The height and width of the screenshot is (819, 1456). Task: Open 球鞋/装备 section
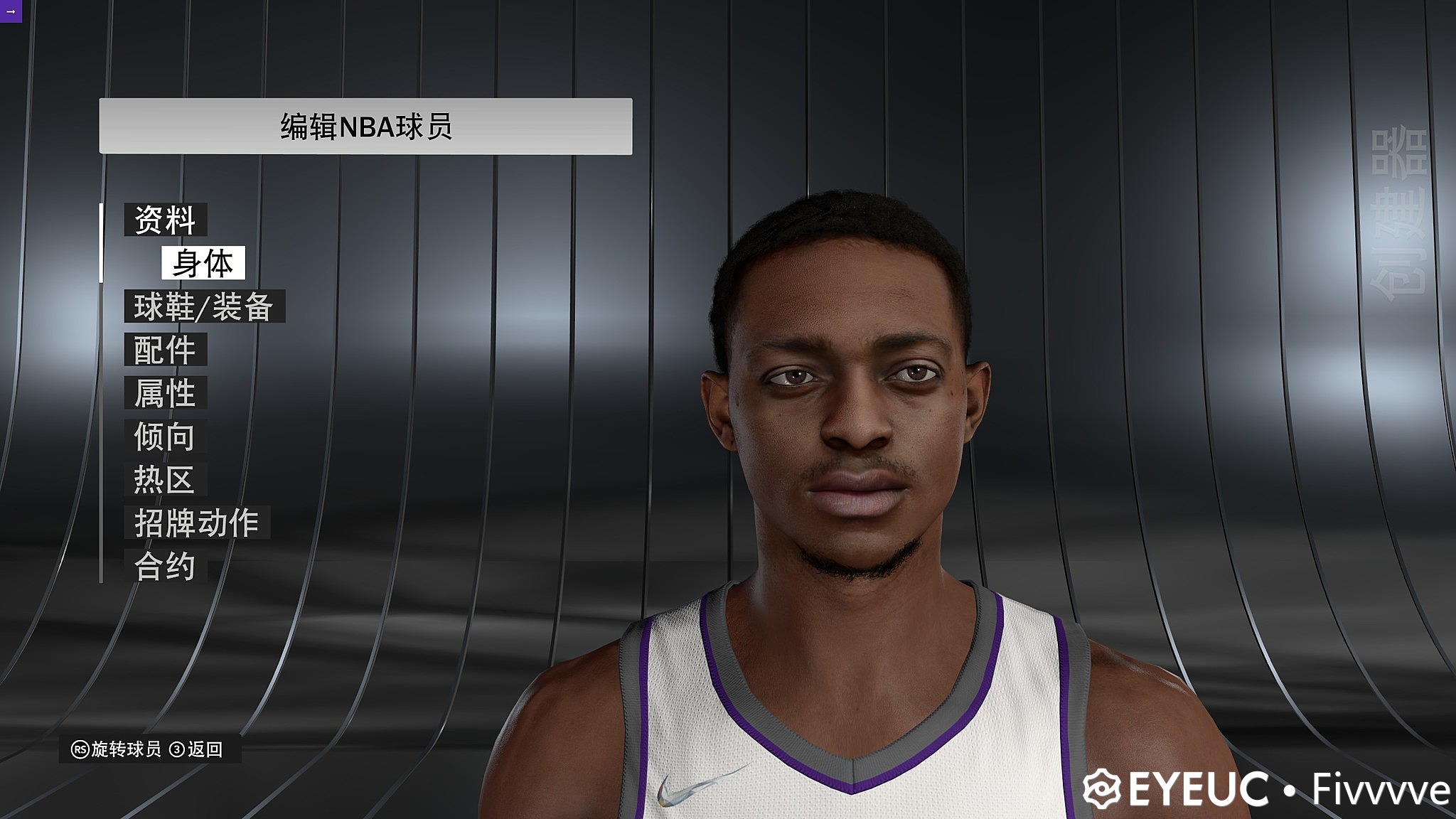tap(204, 306)
